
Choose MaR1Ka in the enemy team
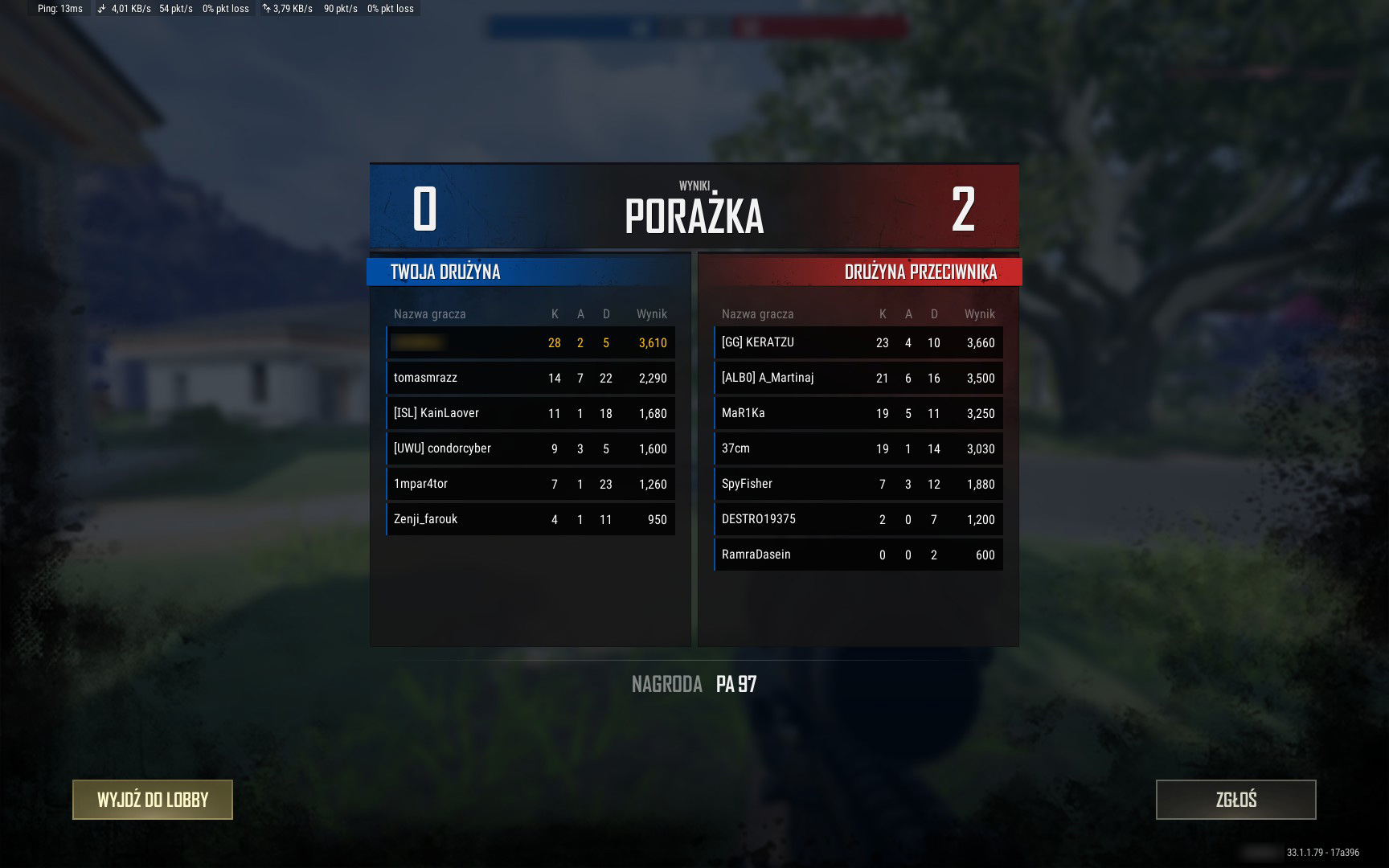[x=858, y=413]
